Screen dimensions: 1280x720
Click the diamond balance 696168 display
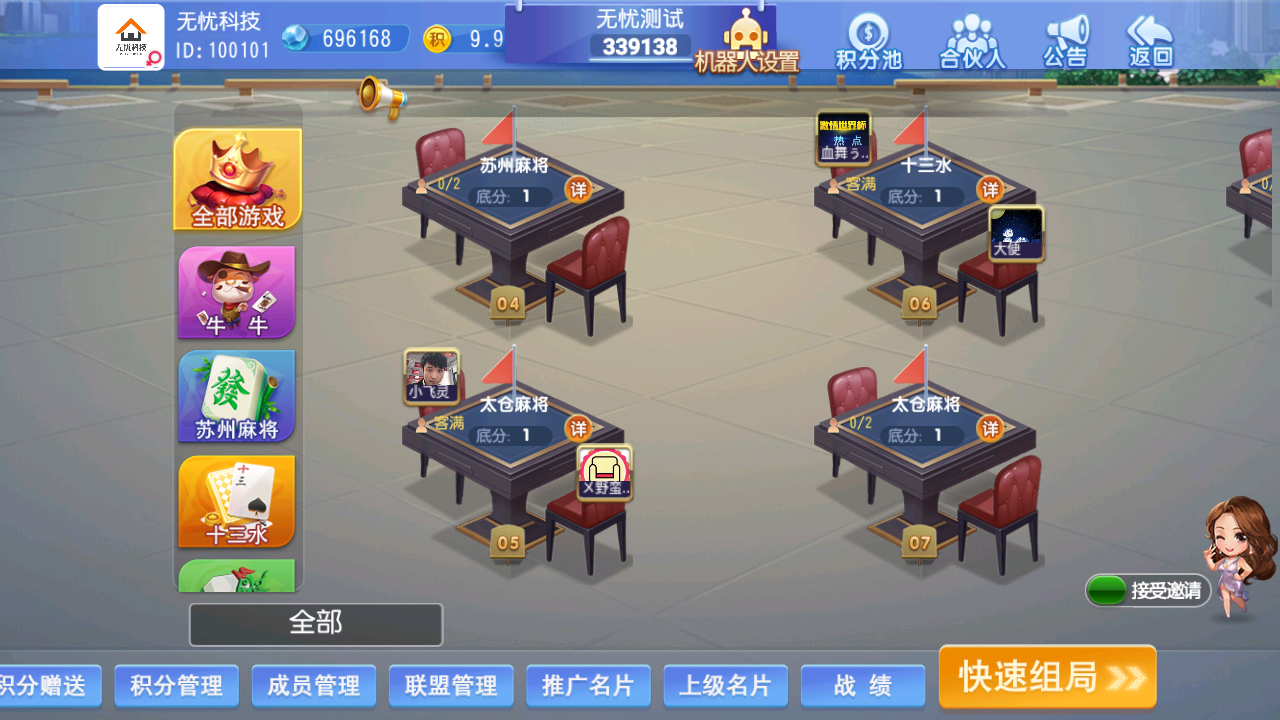pyautogui.click(x=345, y=36)
